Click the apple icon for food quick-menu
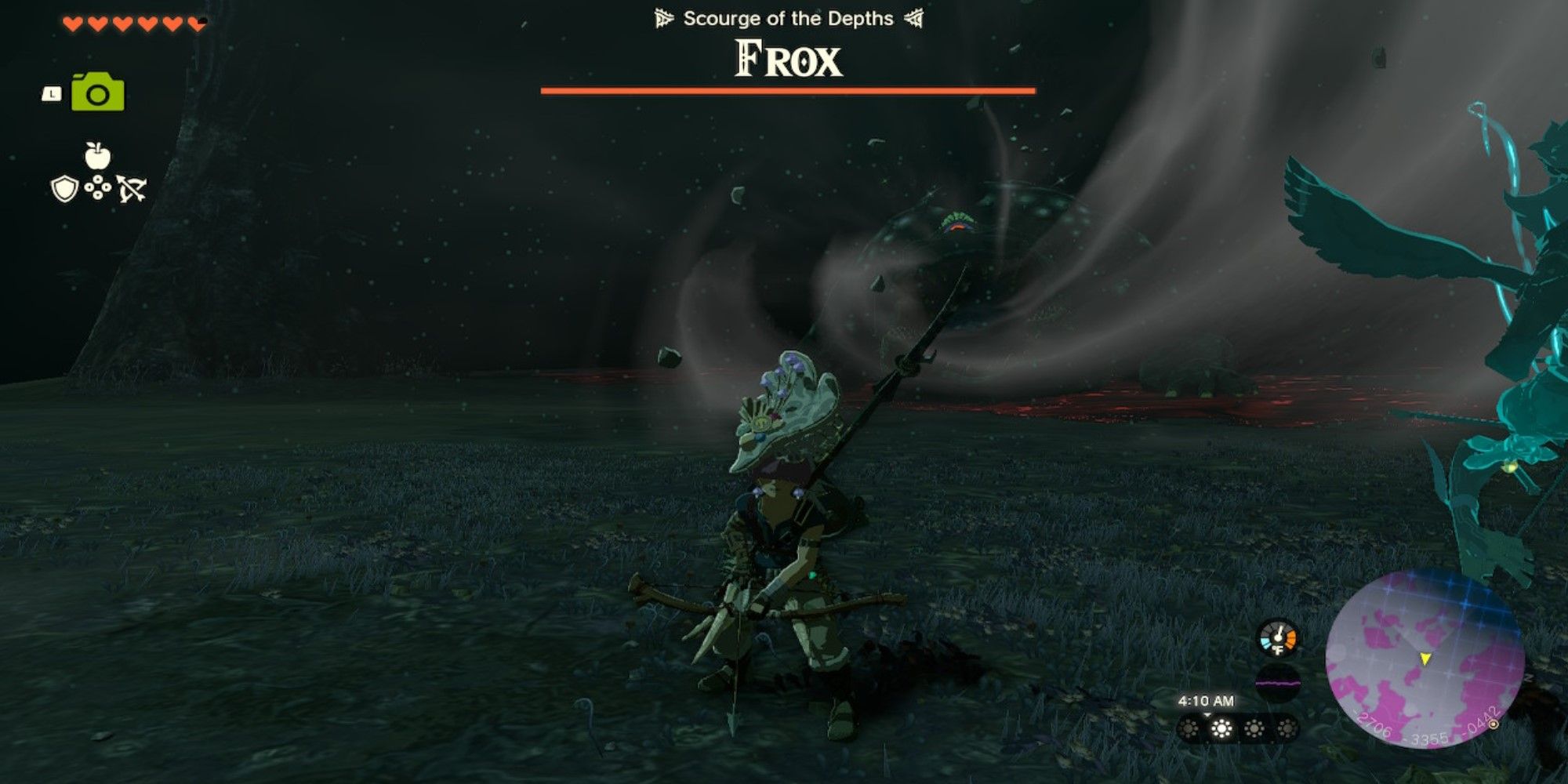 pos(98,155)
